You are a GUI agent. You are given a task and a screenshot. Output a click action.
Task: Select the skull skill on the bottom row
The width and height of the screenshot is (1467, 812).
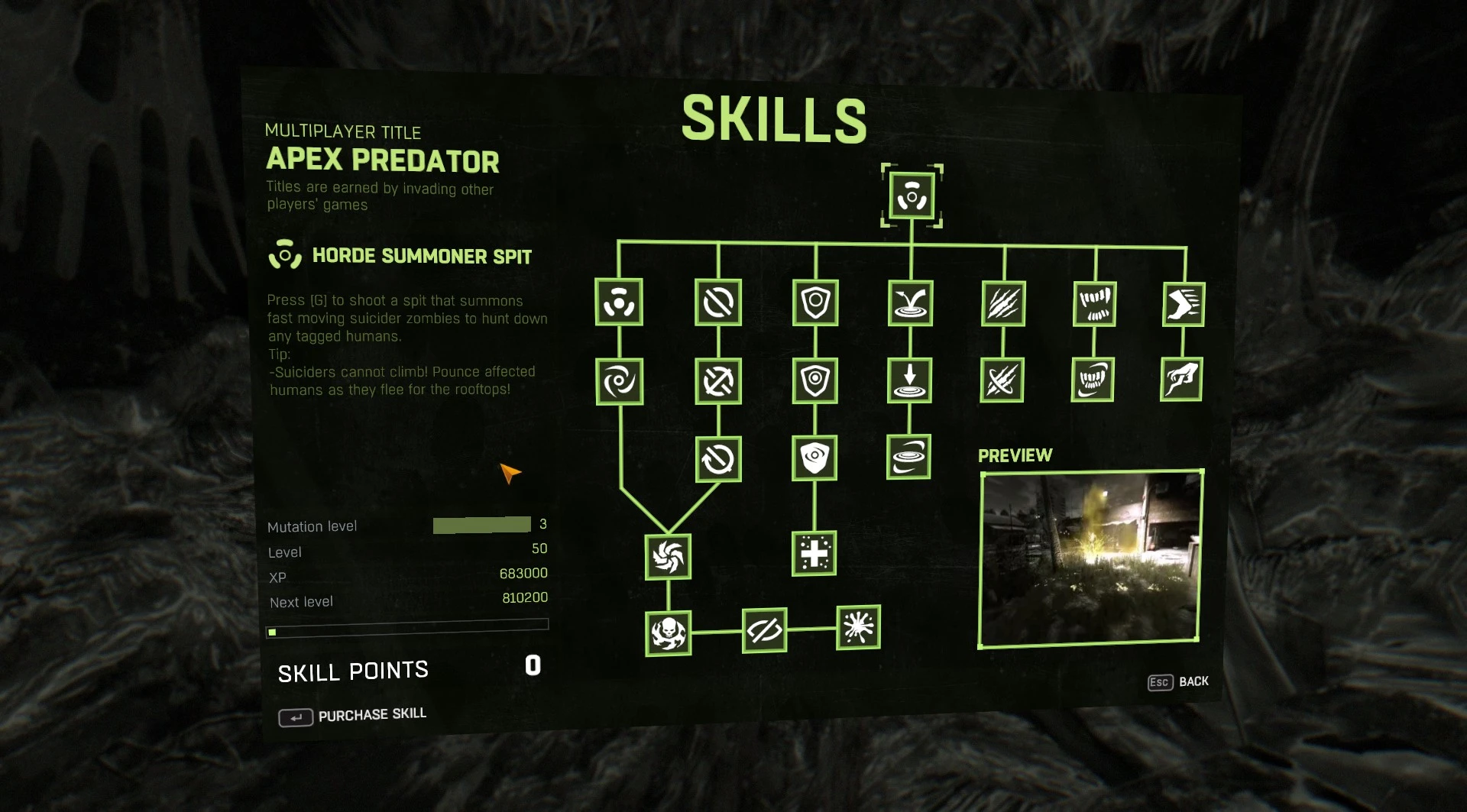pyautogui.click(x=667, y=634)
